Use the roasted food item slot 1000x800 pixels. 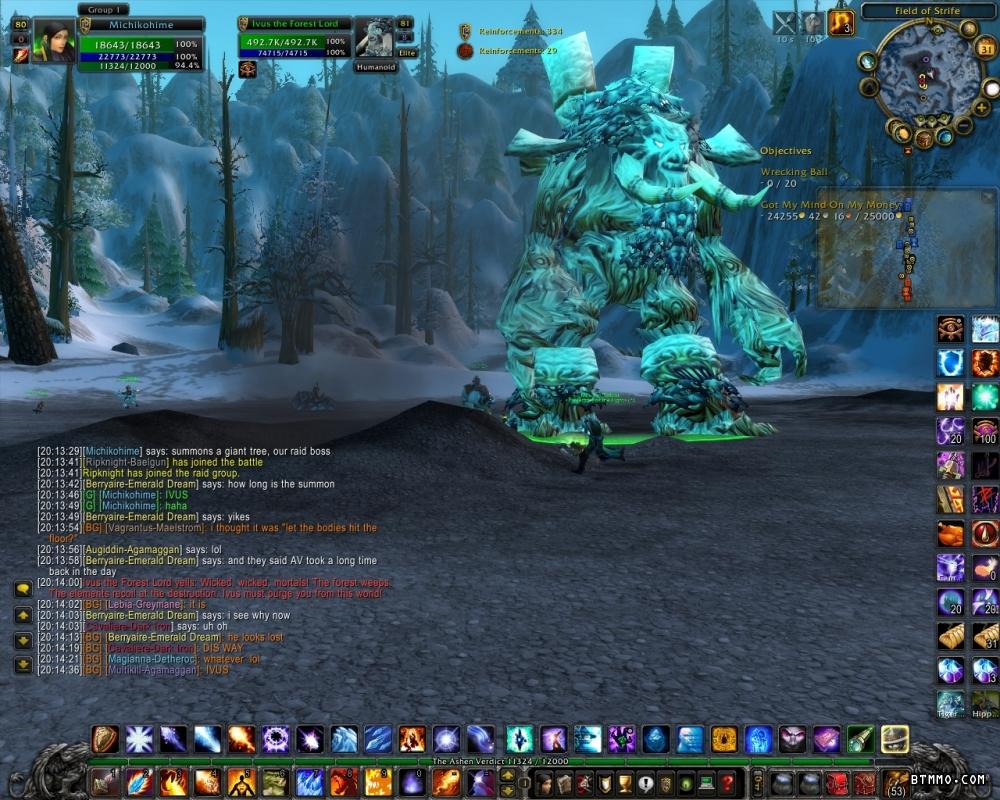pyautogui.click(x=950, y=533)
